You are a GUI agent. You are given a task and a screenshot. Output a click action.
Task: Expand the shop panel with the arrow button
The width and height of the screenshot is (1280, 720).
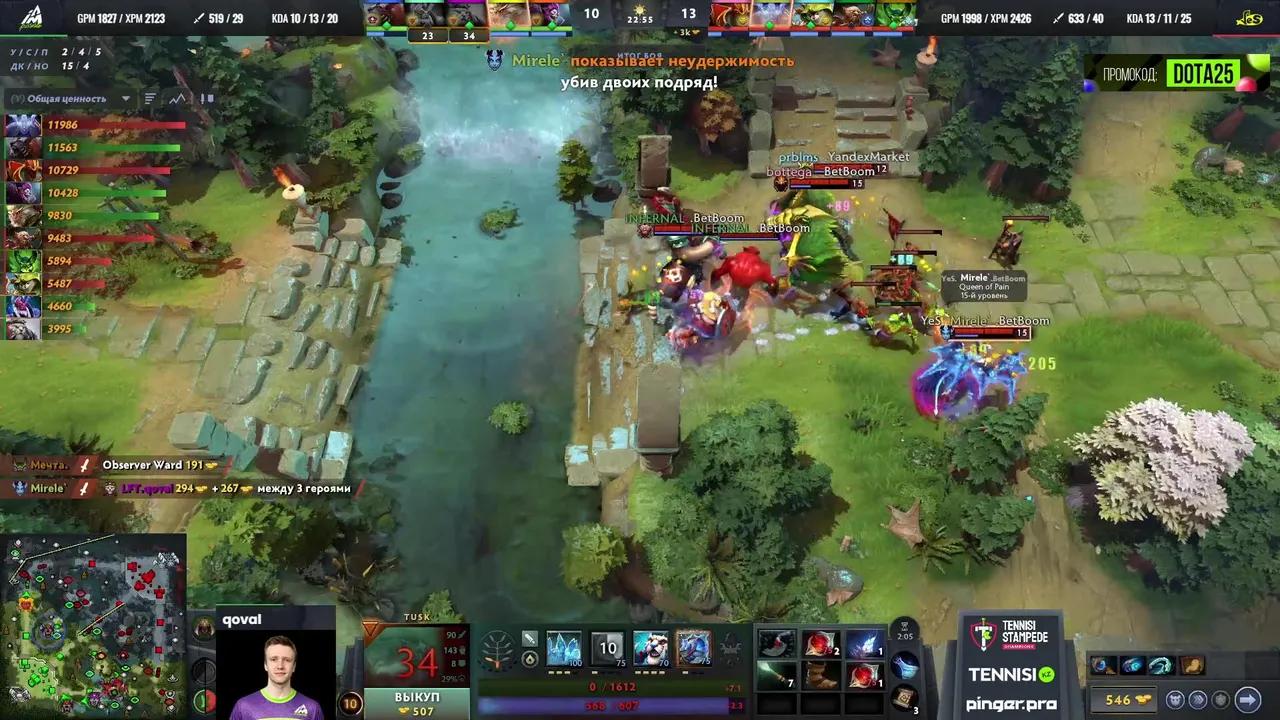tap(1249, 700)
